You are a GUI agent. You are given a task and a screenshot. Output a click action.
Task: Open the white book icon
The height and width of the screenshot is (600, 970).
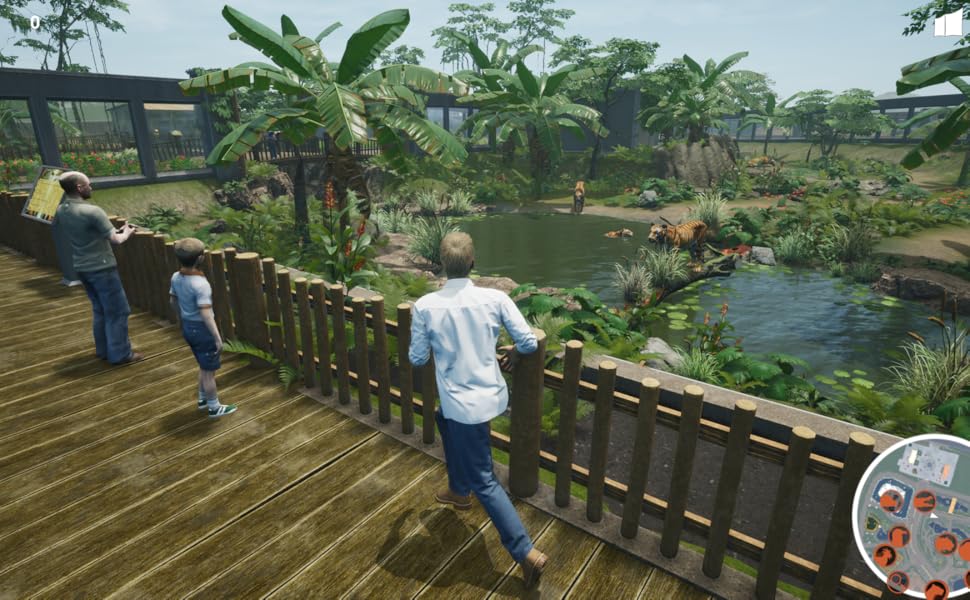[947, 23]
